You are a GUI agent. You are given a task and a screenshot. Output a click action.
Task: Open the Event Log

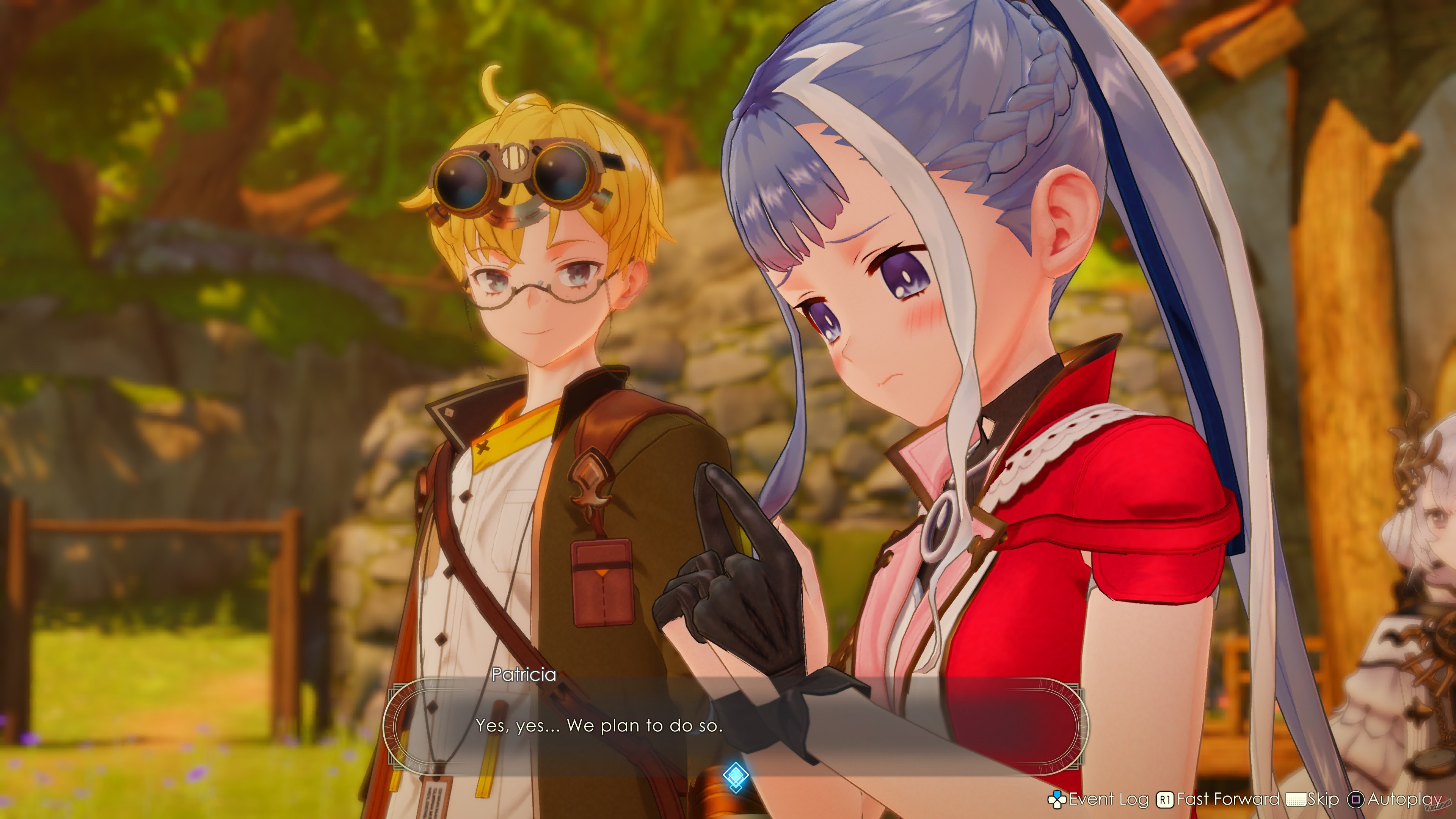pyautogui.click(x=1109, y=799)
